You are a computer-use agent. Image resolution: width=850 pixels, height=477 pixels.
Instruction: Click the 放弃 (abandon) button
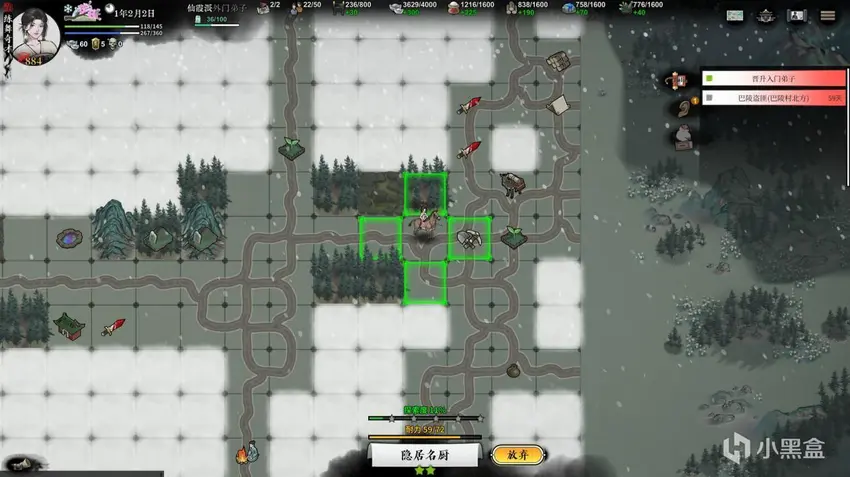tap(518, 454)
